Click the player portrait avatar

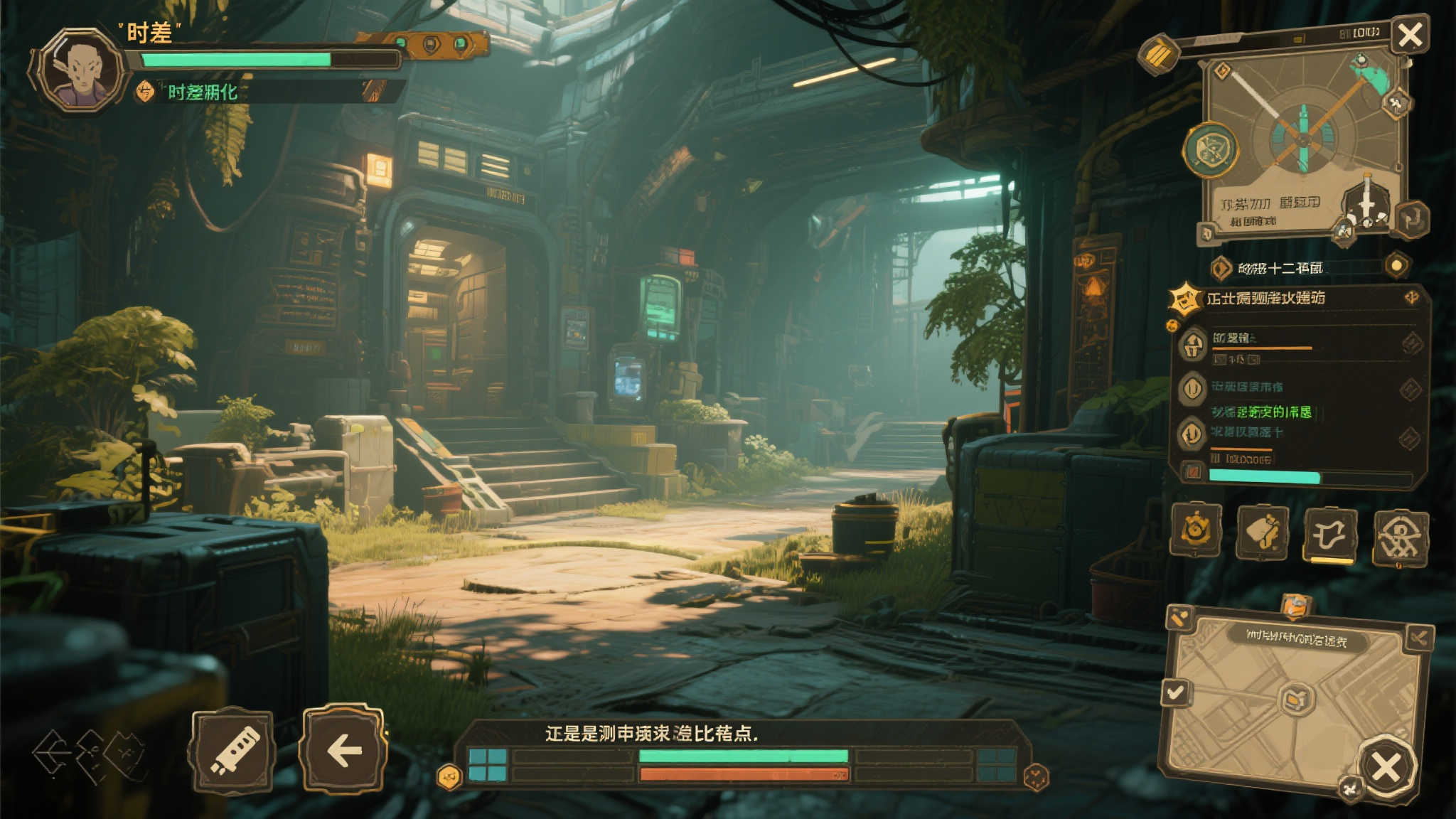click(x=82, y=70)
